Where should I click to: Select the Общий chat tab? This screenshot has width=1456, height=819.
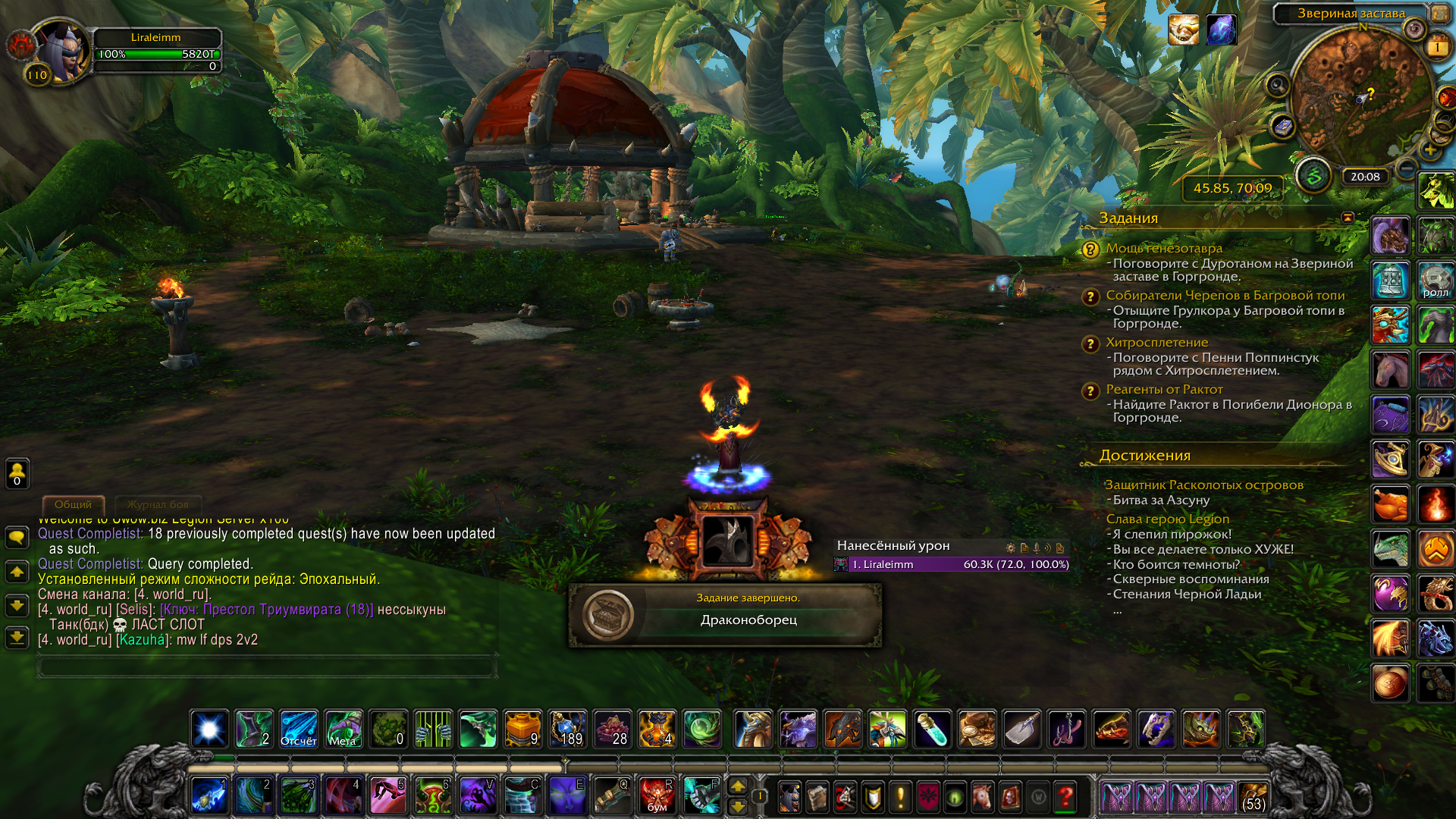73,504
